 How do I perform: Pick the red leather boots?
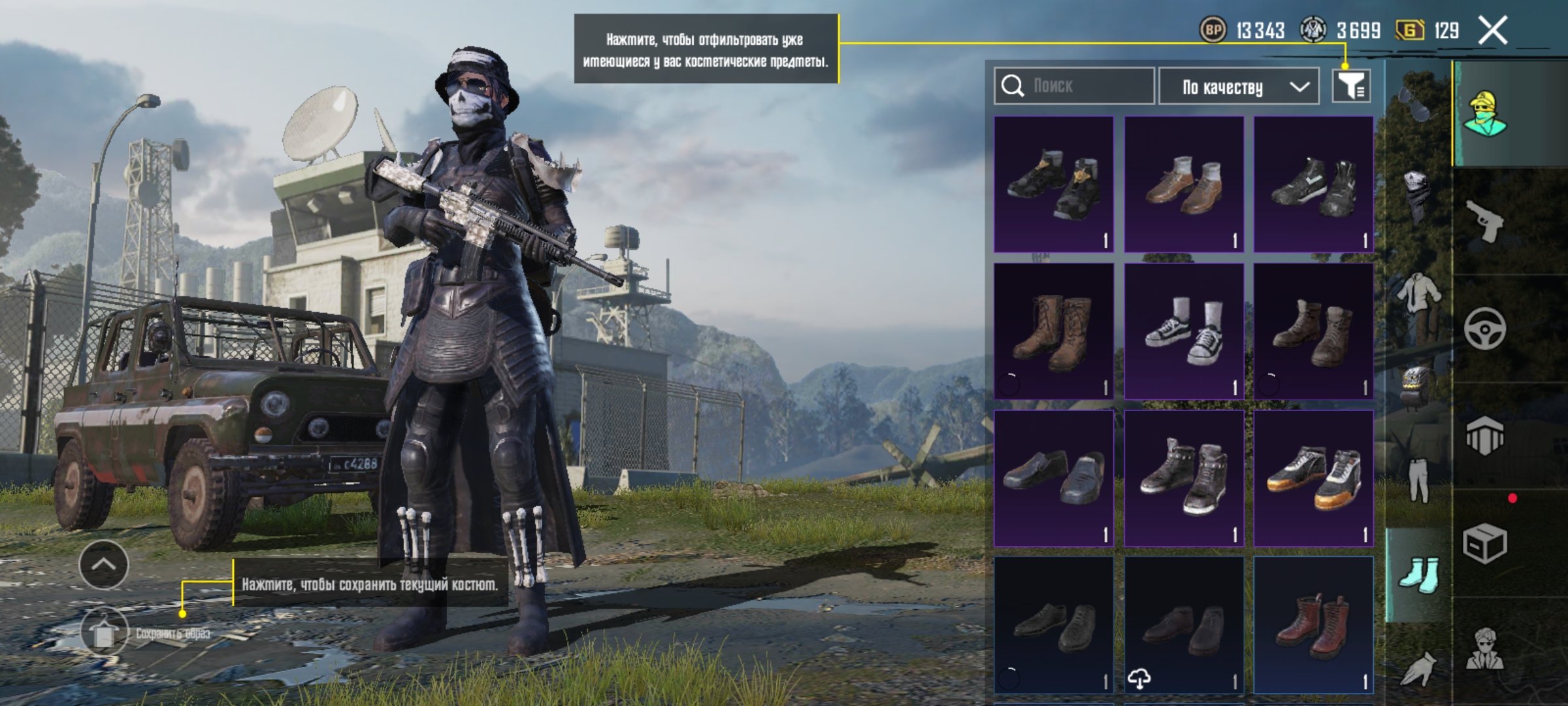tap(1313, 625)
